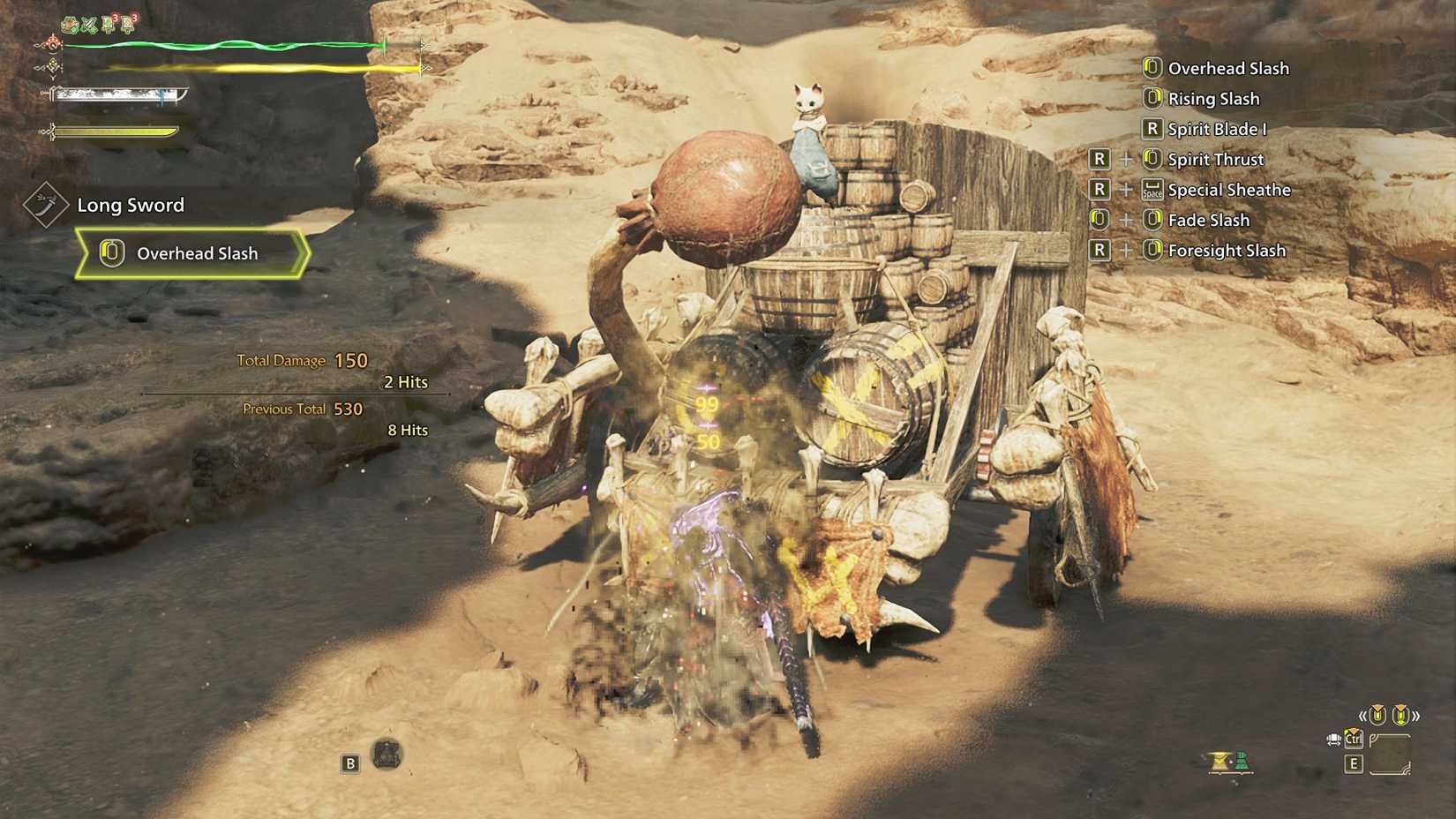Expand the Fade Slash combo entry
Image resolution: width=1456 pixels, height=819 pixels.
pos(1208,220)
